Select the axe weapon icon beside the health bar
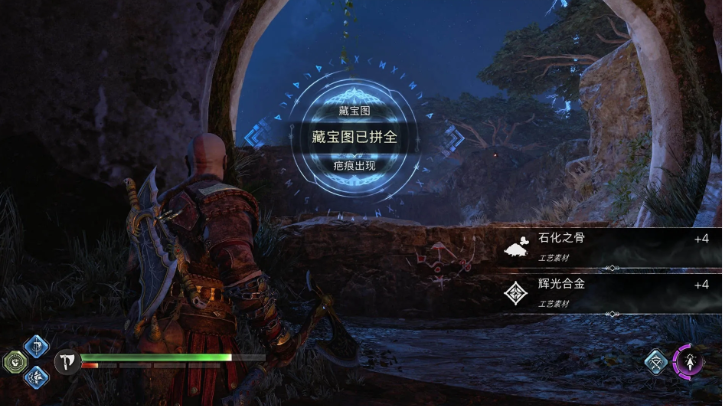 [x=68, y=361]
